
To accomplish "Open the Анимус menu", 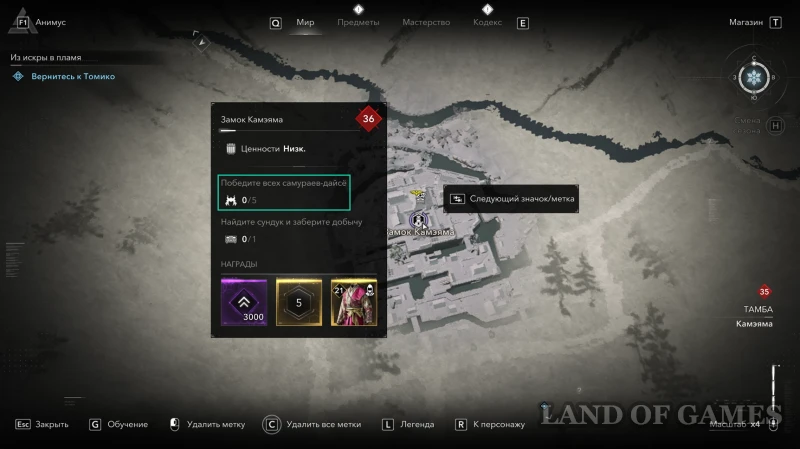I will click(x=49, y=22).
